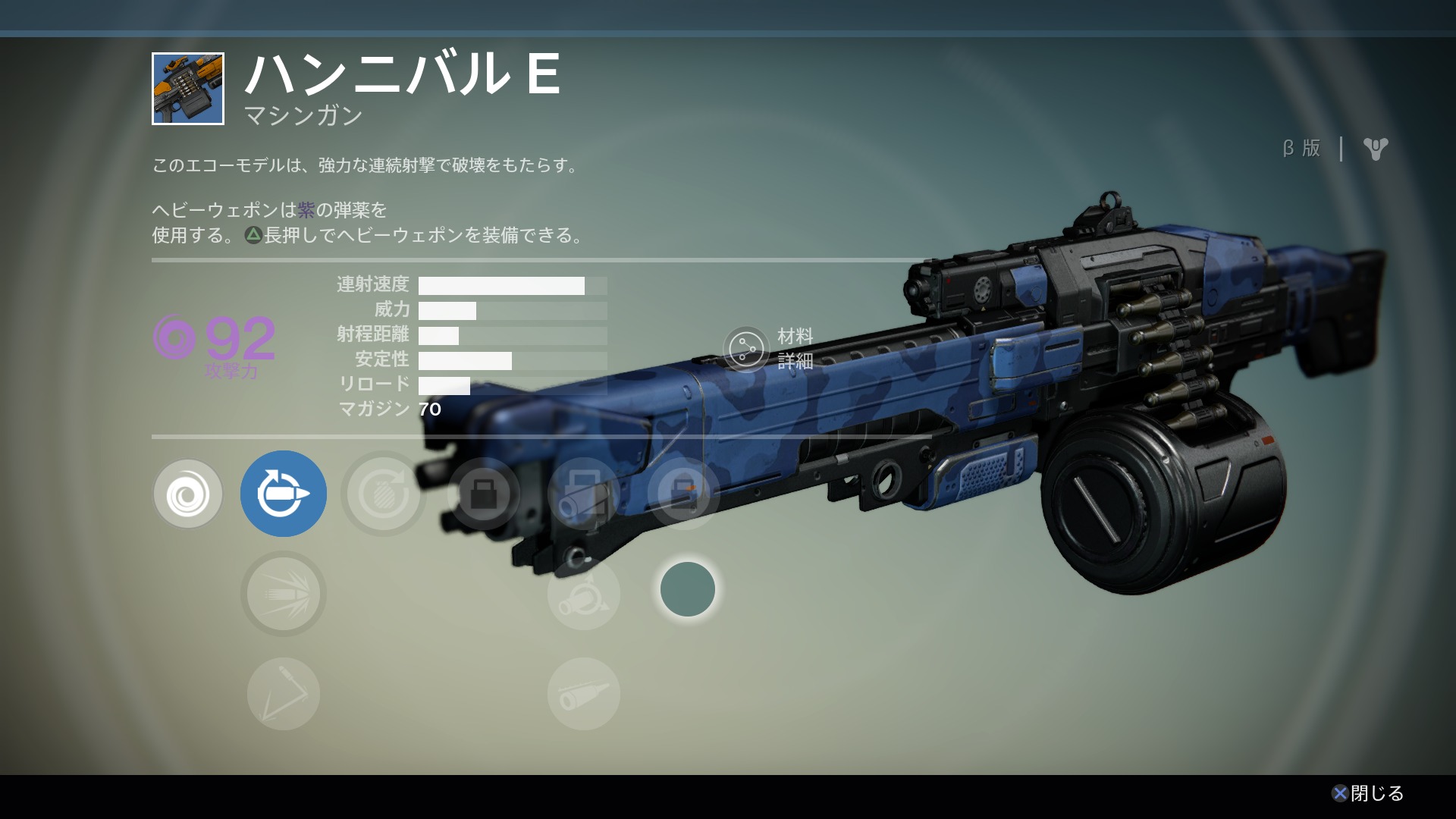Select the long barrel perk at bottom
The height and width of the screenshot is (819, 1456).
click(x=583, y=694)
